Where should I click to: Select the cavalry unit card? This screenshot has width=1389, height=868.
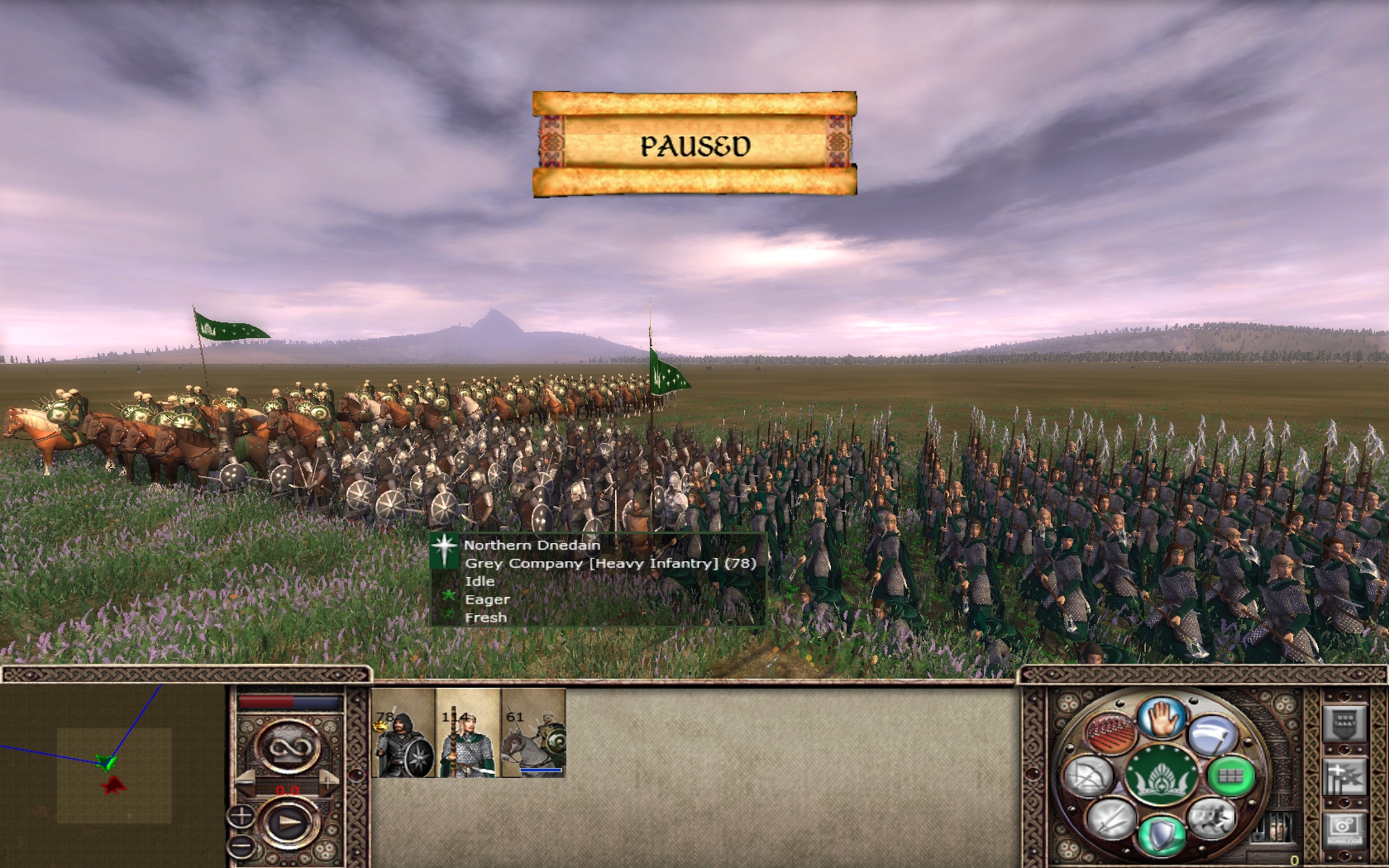pyautogui.click(x=533, y=733)
